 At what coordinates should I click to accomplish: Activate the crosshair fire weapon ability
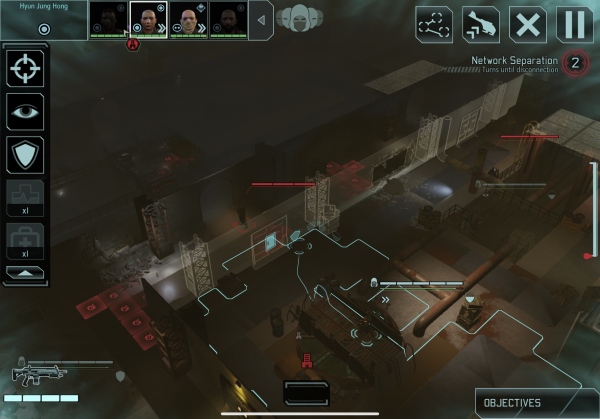(25, 68)
